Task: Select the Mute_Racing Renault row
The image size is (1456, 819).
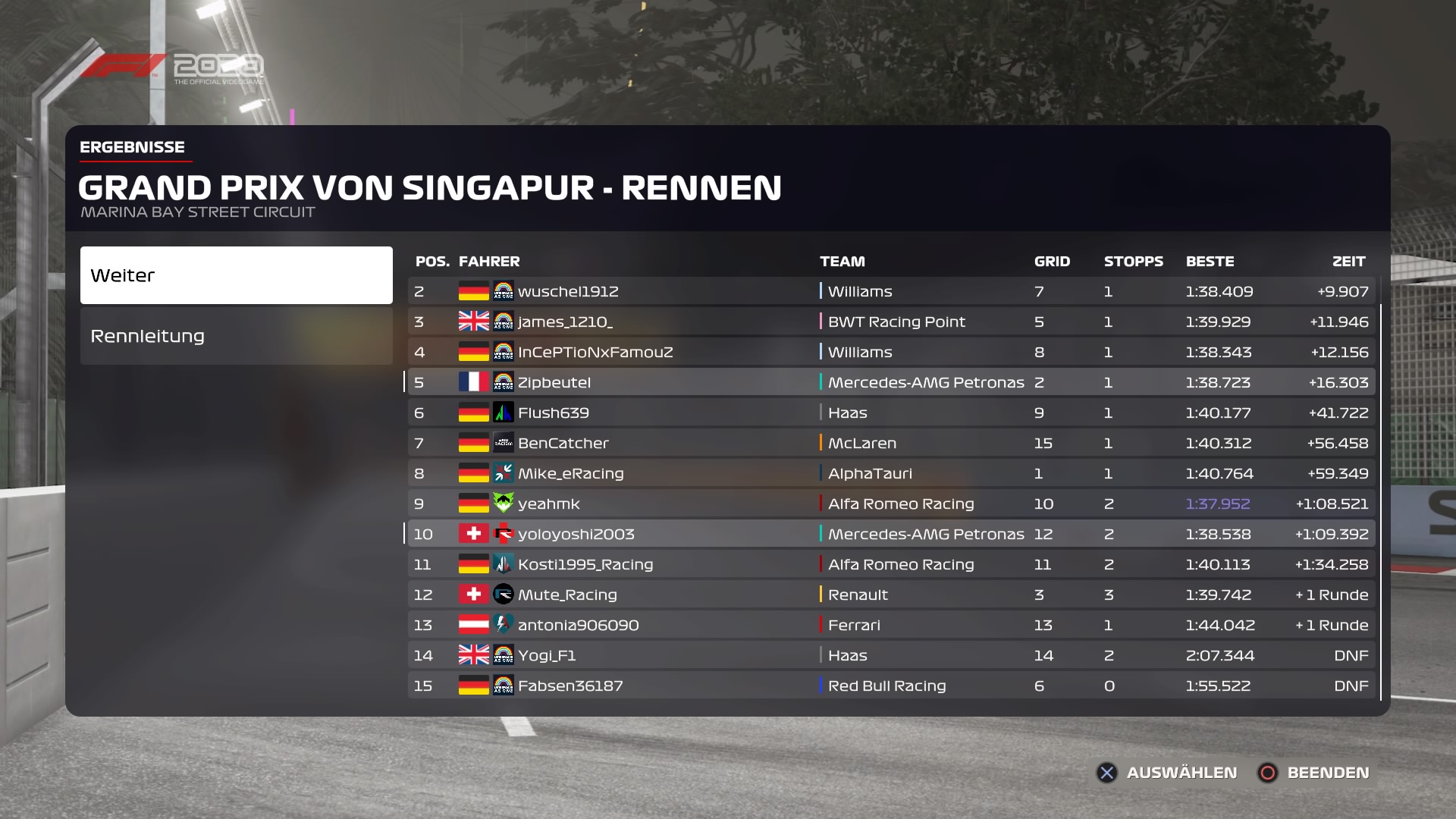Action: click(x=891, y=595)
